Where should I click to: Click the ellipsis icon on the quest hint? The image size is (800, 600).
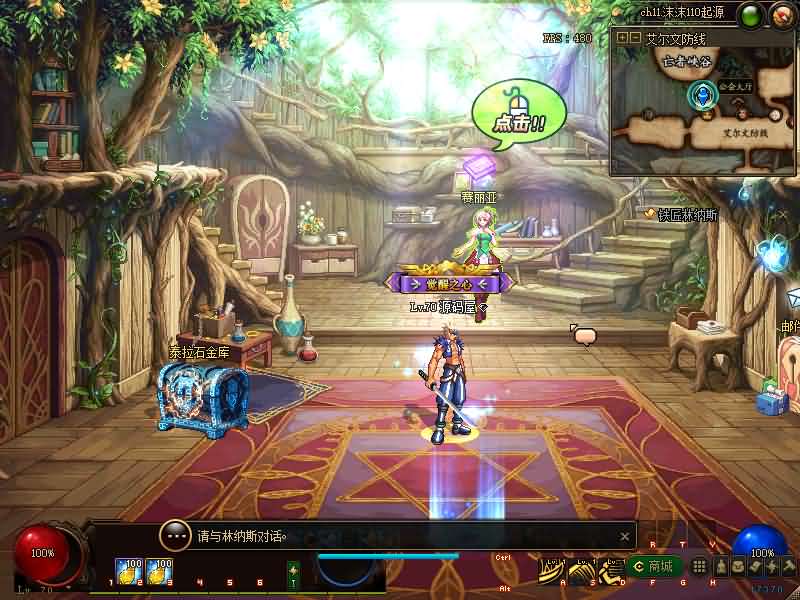point(175,535)
